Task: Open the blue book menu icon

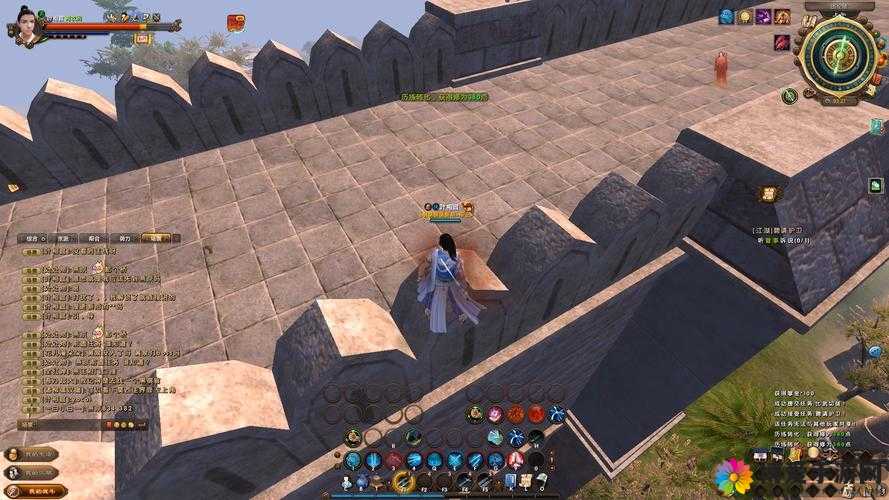Action: pos(510,481)
